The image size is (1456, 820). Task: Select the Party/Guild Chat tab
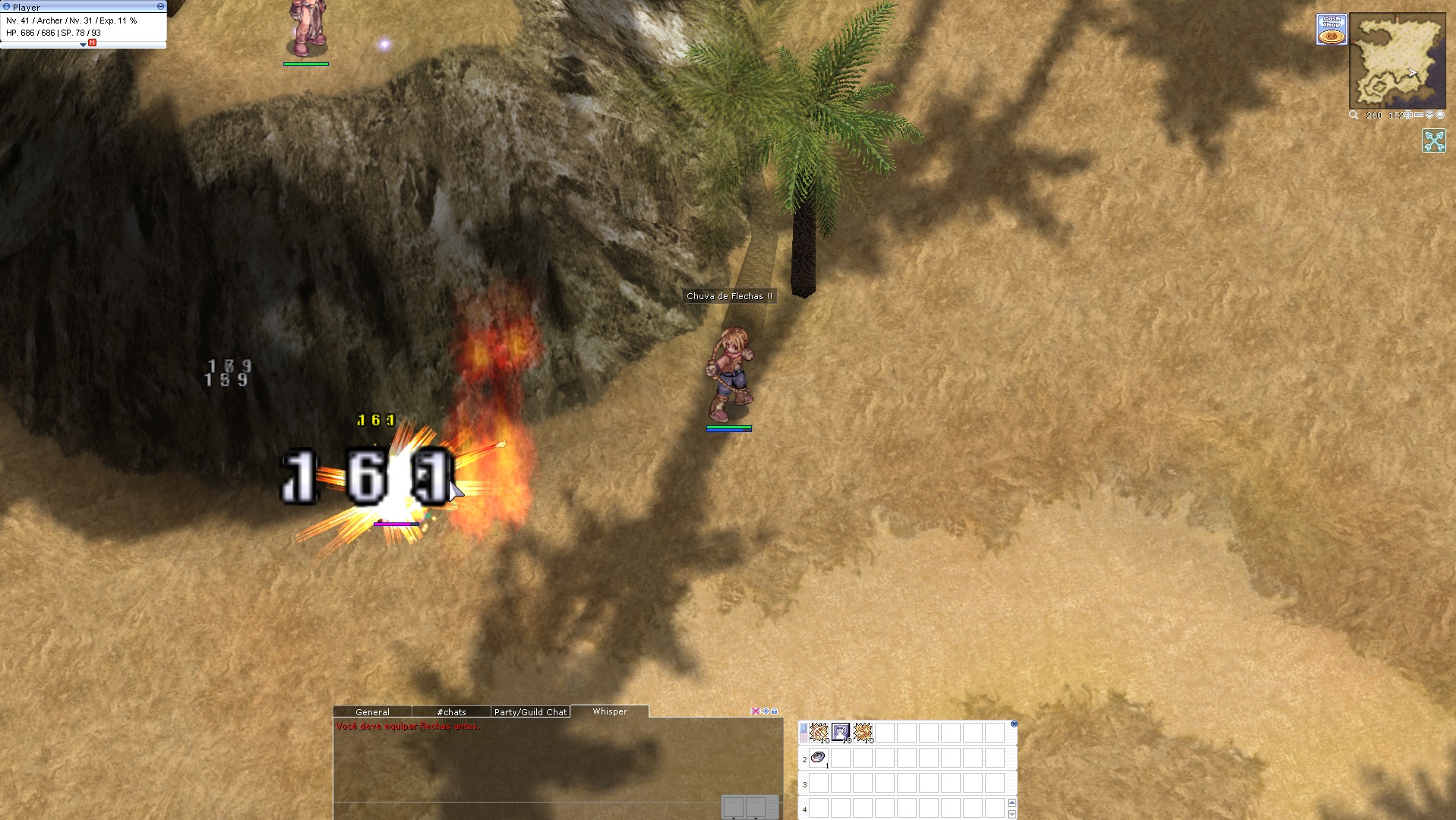pos(530,712)
